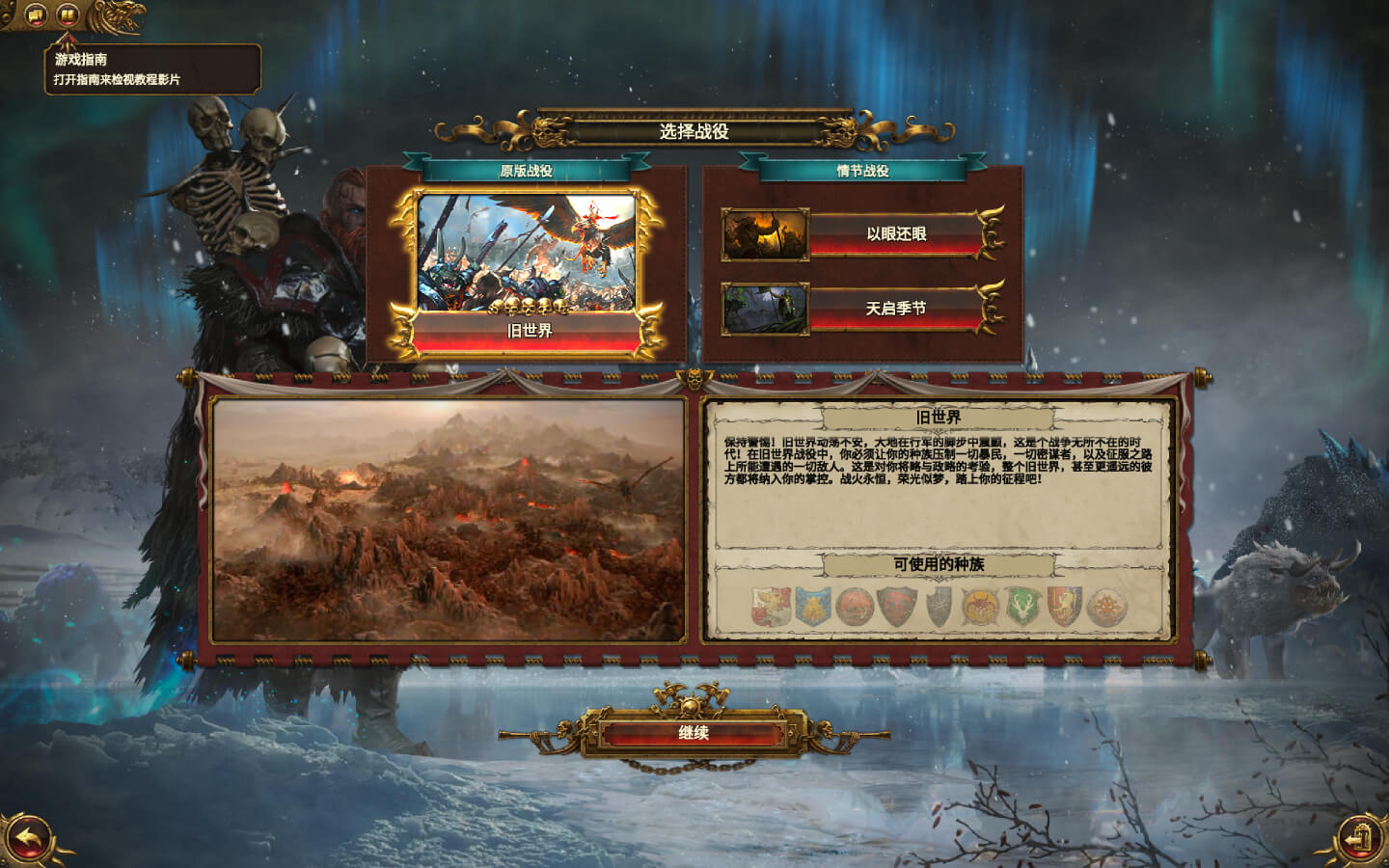Click the 继续 (Continue) button
Screen dimensions: 1389x868
pos(694,733)
